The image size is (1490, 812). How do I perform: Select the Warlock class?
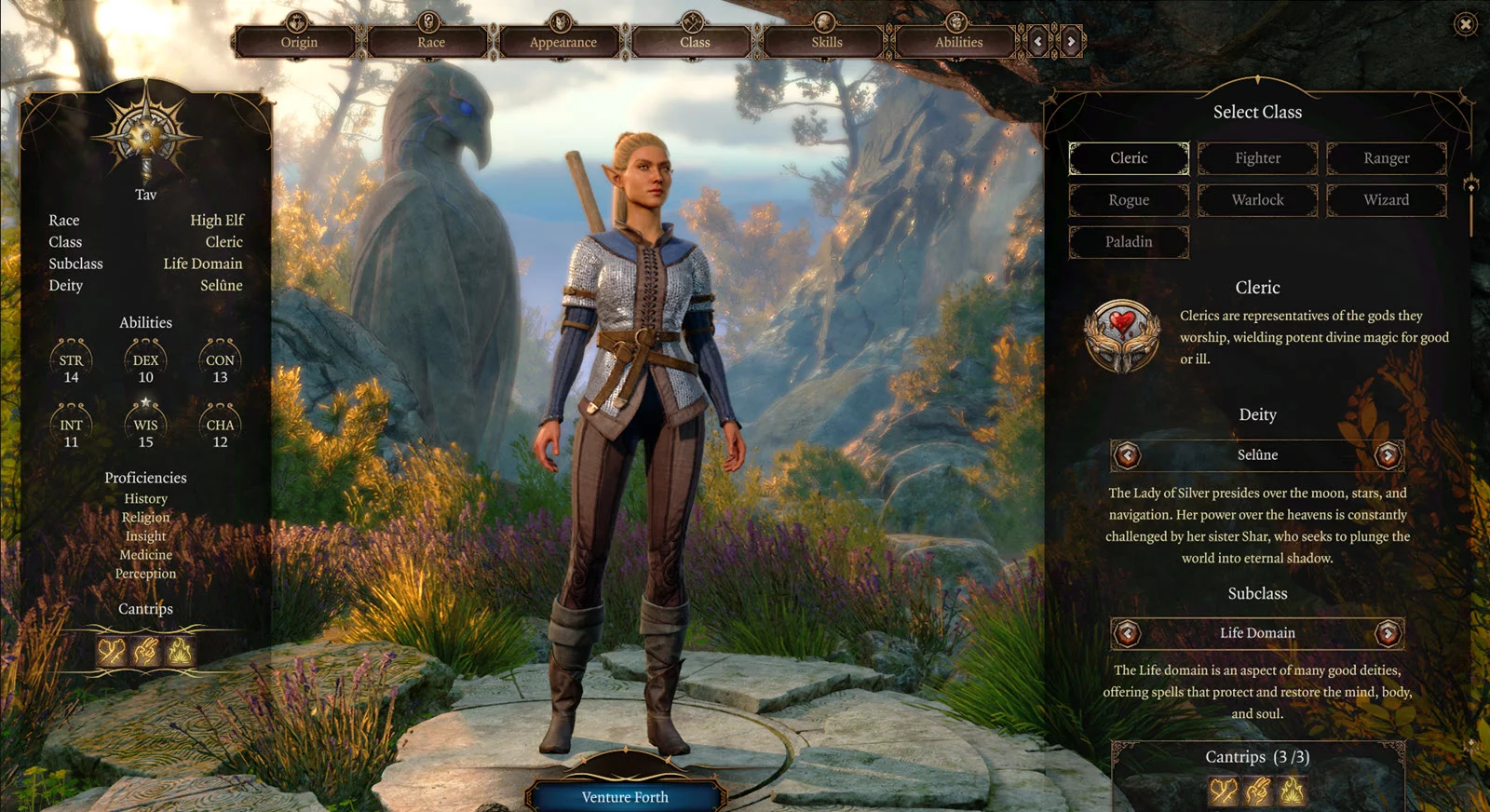[x=1257, y=200]
